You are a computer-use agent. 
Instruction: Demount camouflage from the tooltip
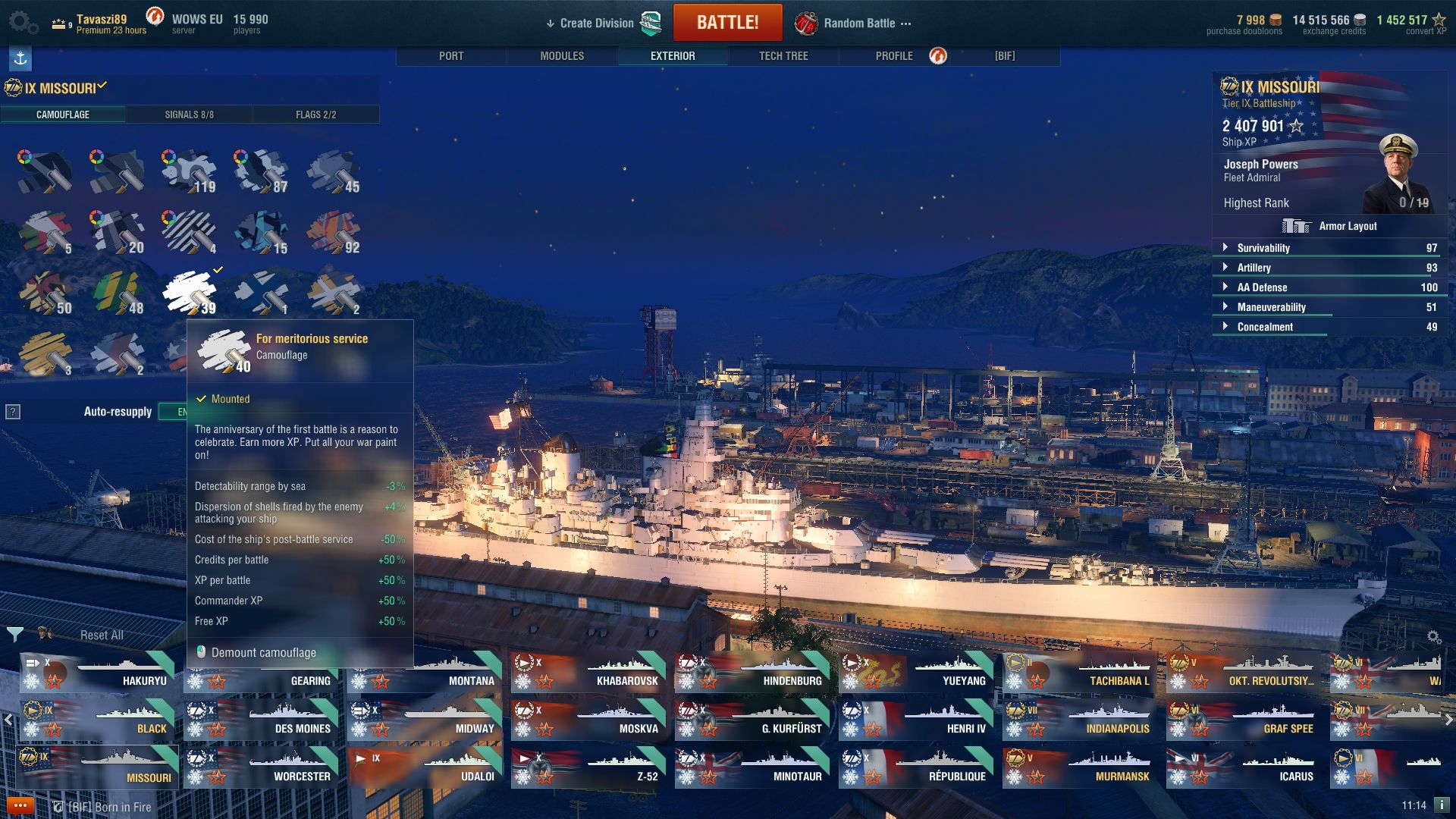tap(263, 652)
